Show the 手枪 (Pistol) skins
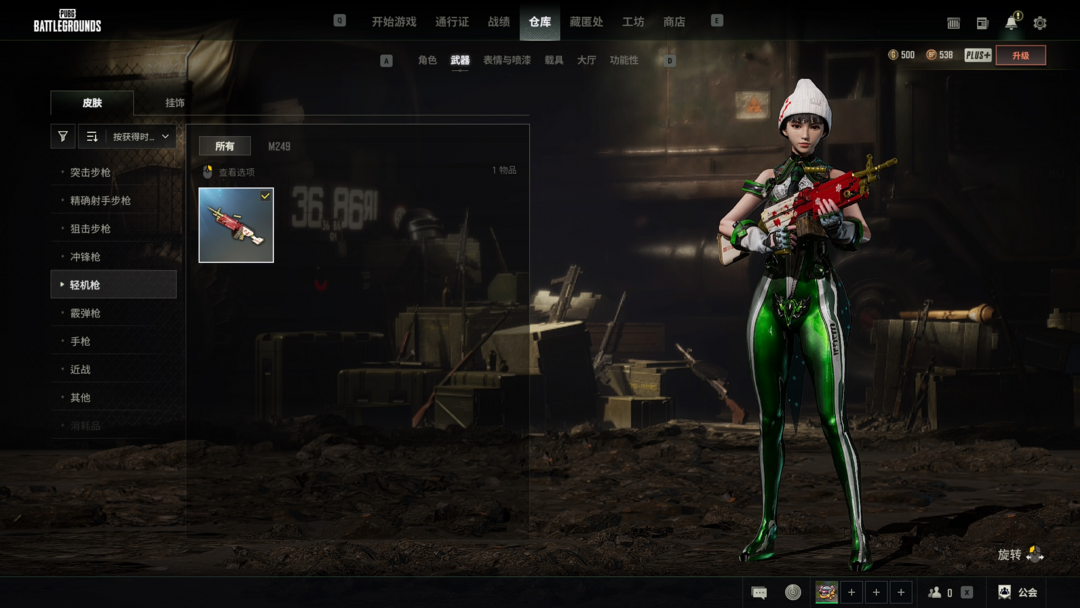Viewport: 1080px width, 608px height. tap(80, 341)
